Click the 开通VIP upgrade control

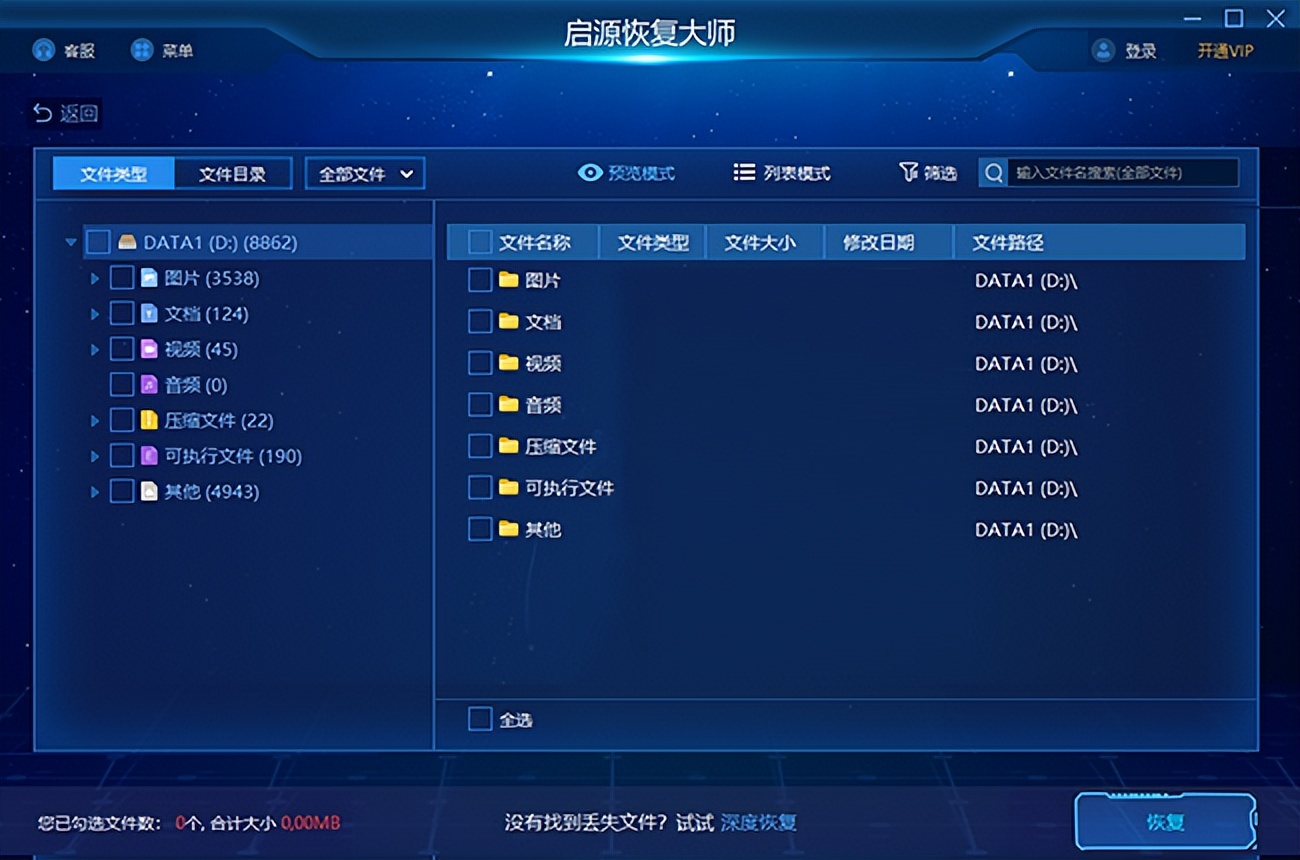[x=1224, y=50]
